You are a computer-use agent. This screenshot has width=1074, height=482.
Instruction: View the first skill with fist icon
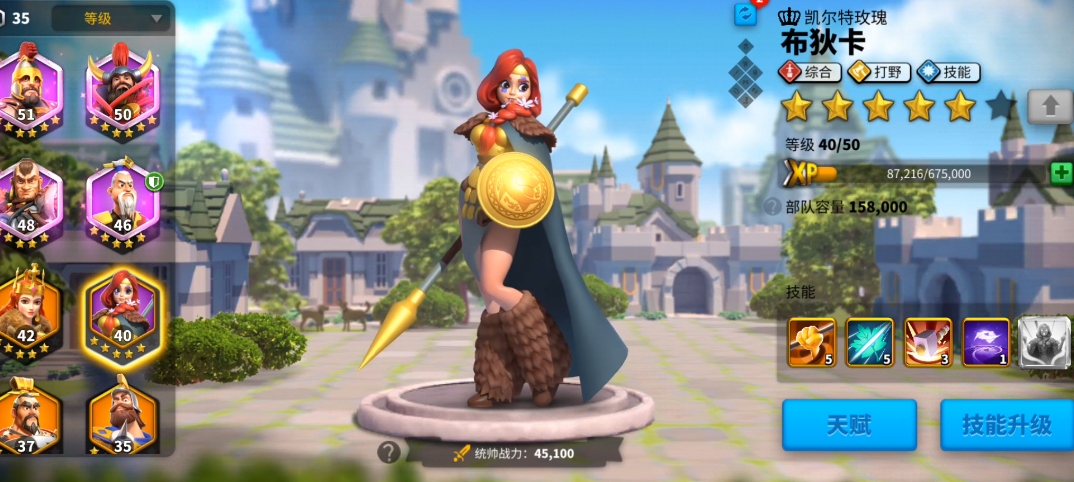coord(811,342)
